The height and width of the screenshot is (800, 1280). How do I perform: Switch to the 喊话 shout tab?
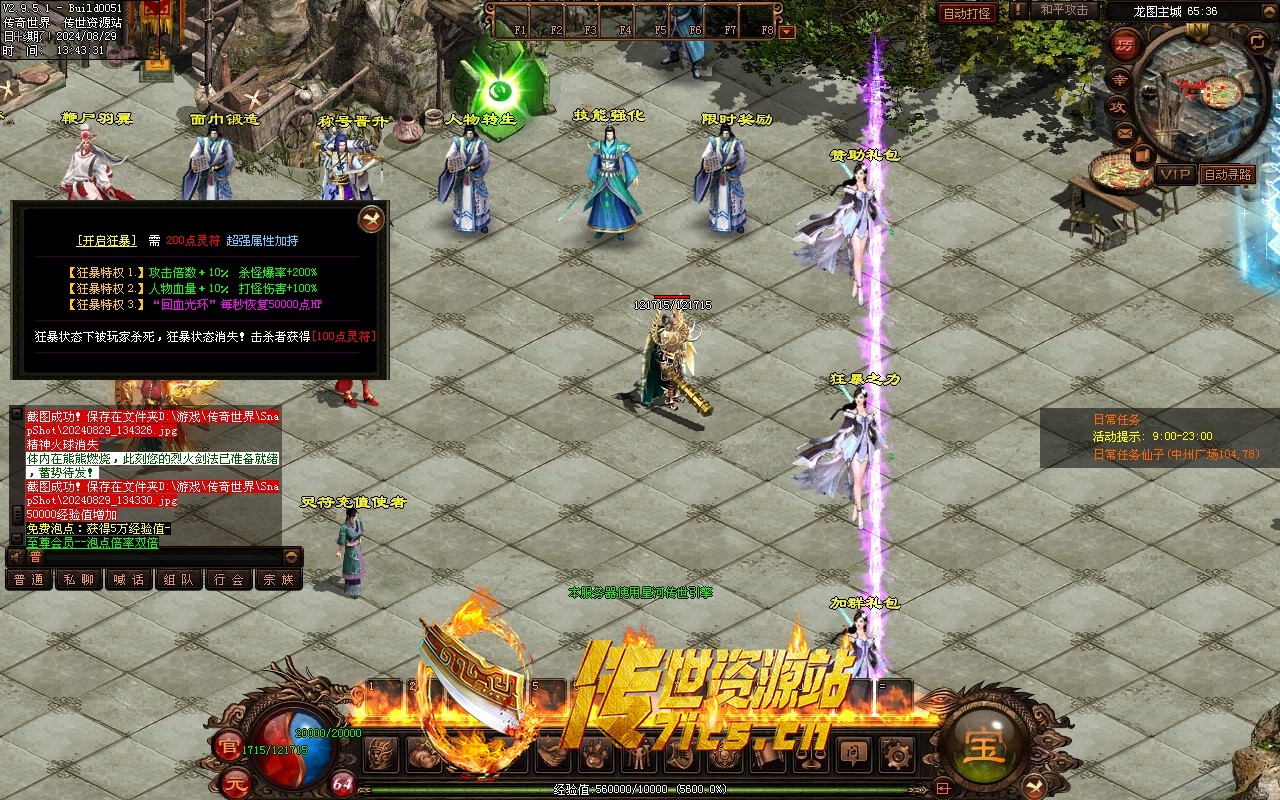click(129, 580)
